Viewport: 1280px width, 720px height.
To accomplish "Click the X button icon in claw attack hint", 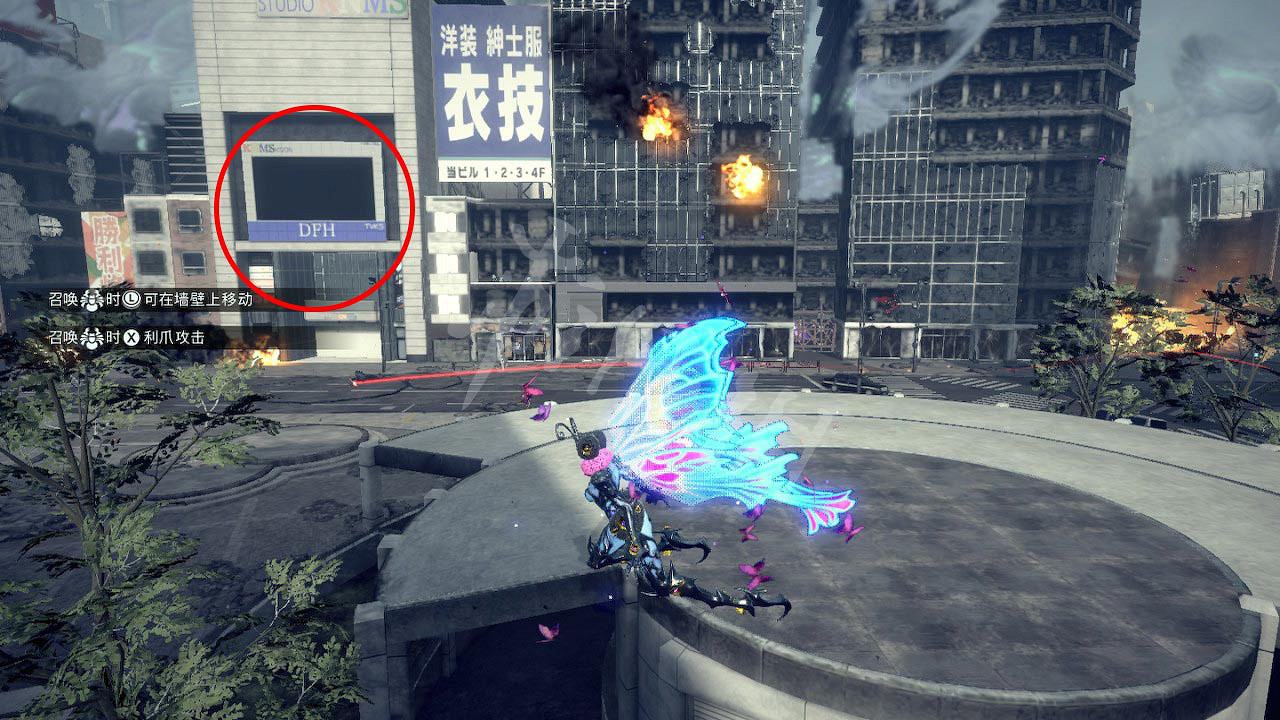I will 131,335.
